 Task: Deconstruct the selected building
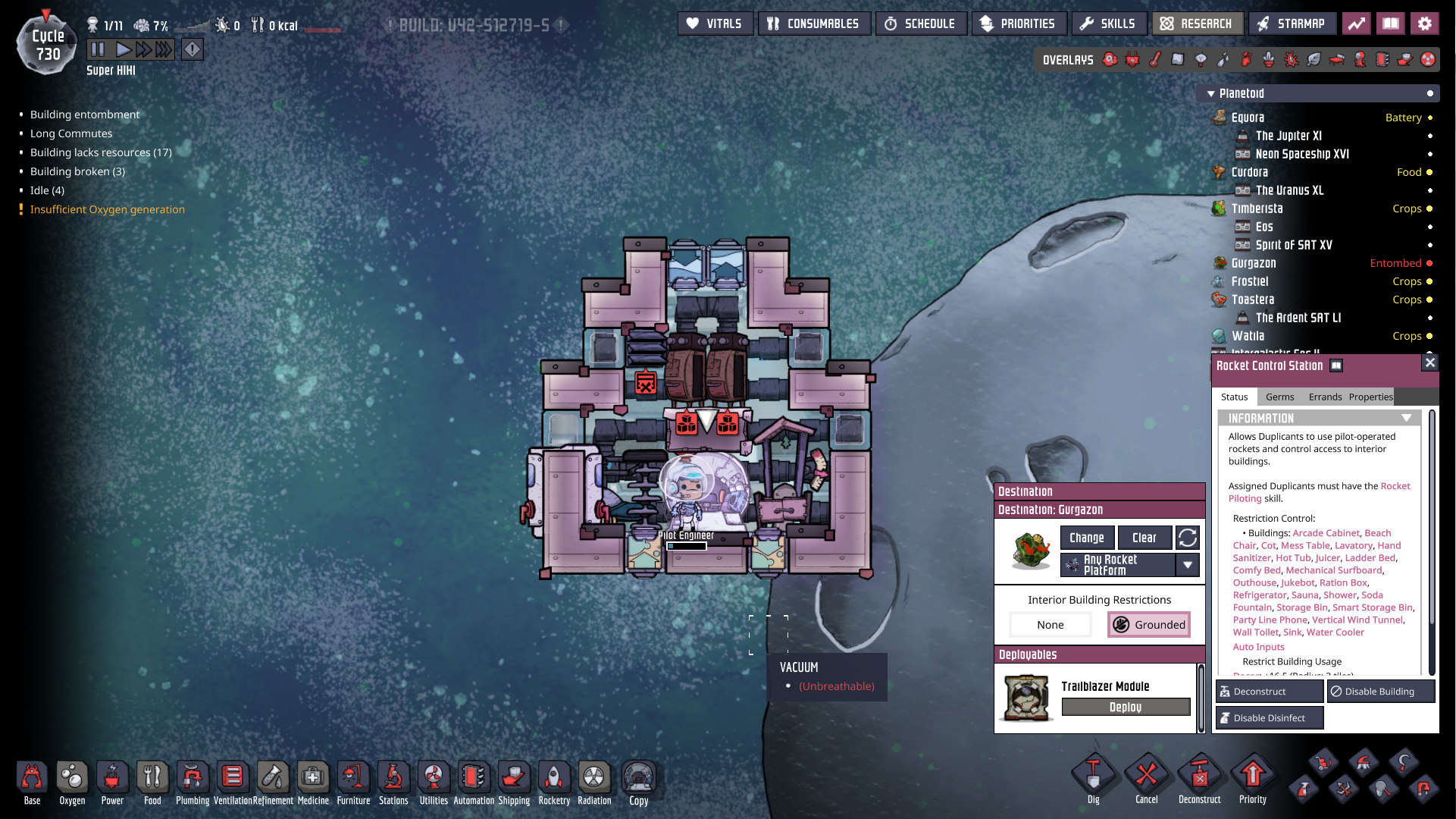click(x=1269, y=692)
